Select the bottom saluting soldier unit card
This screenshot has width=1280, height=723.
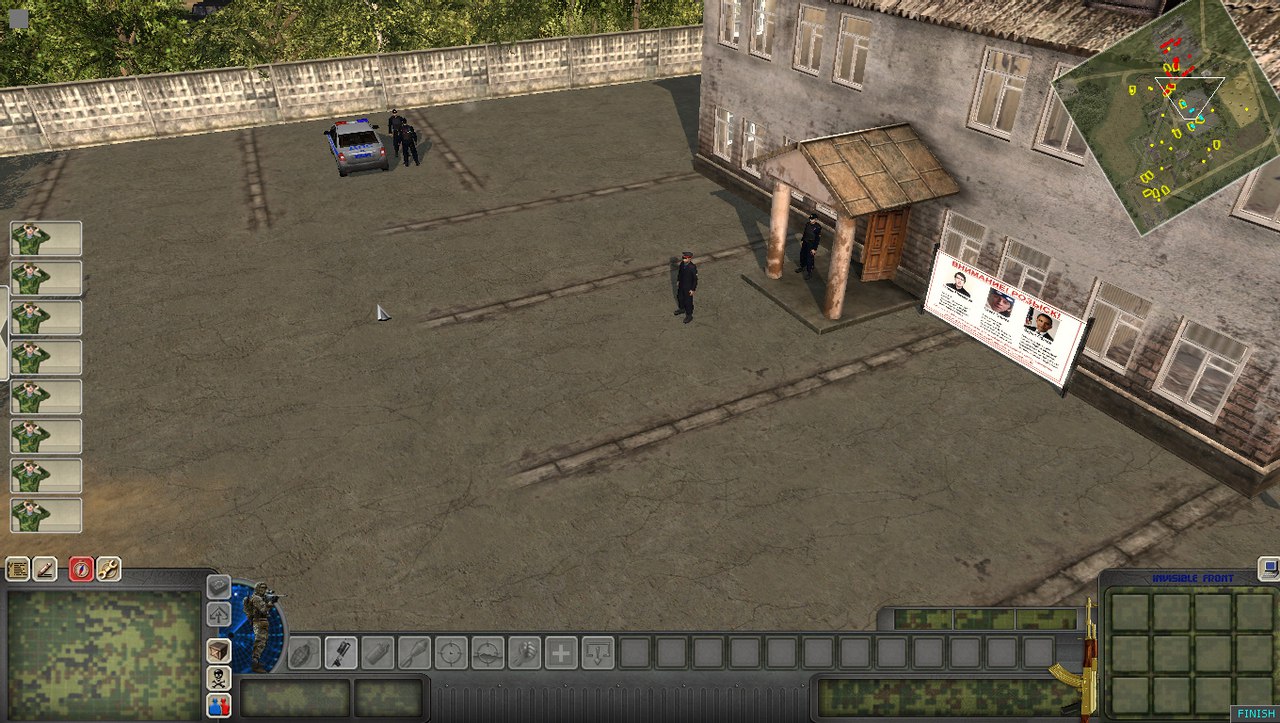[x=46, y=516]
